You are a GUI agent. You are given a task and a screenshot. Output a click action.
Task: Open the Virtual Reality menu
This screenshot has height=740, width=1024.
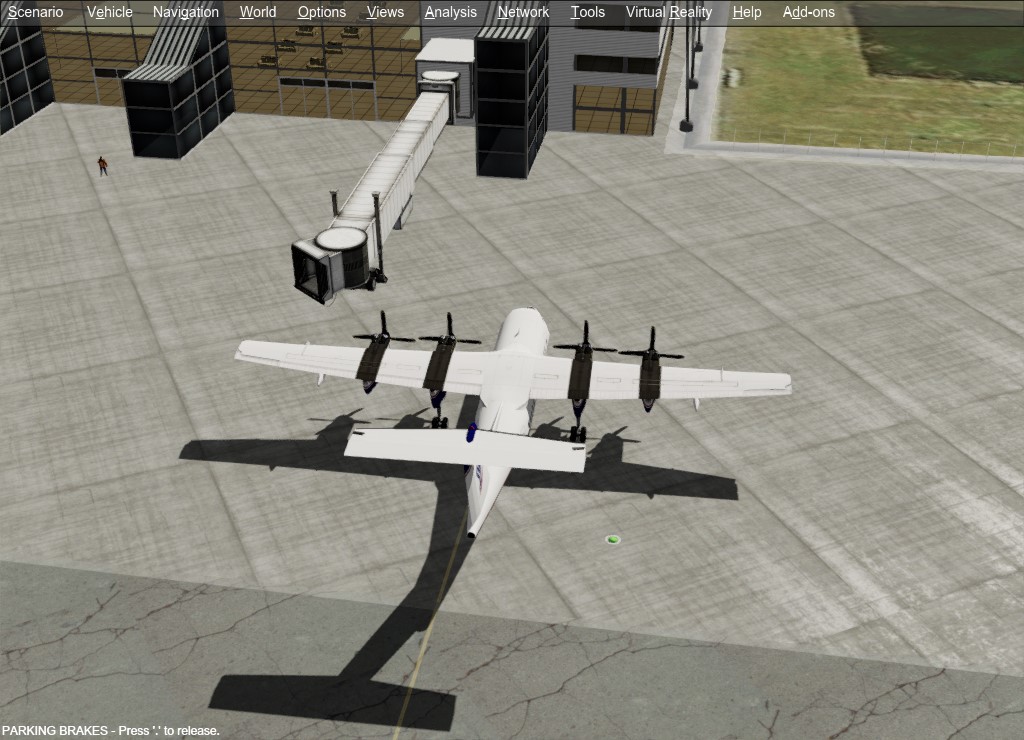(x=668, y=12)
